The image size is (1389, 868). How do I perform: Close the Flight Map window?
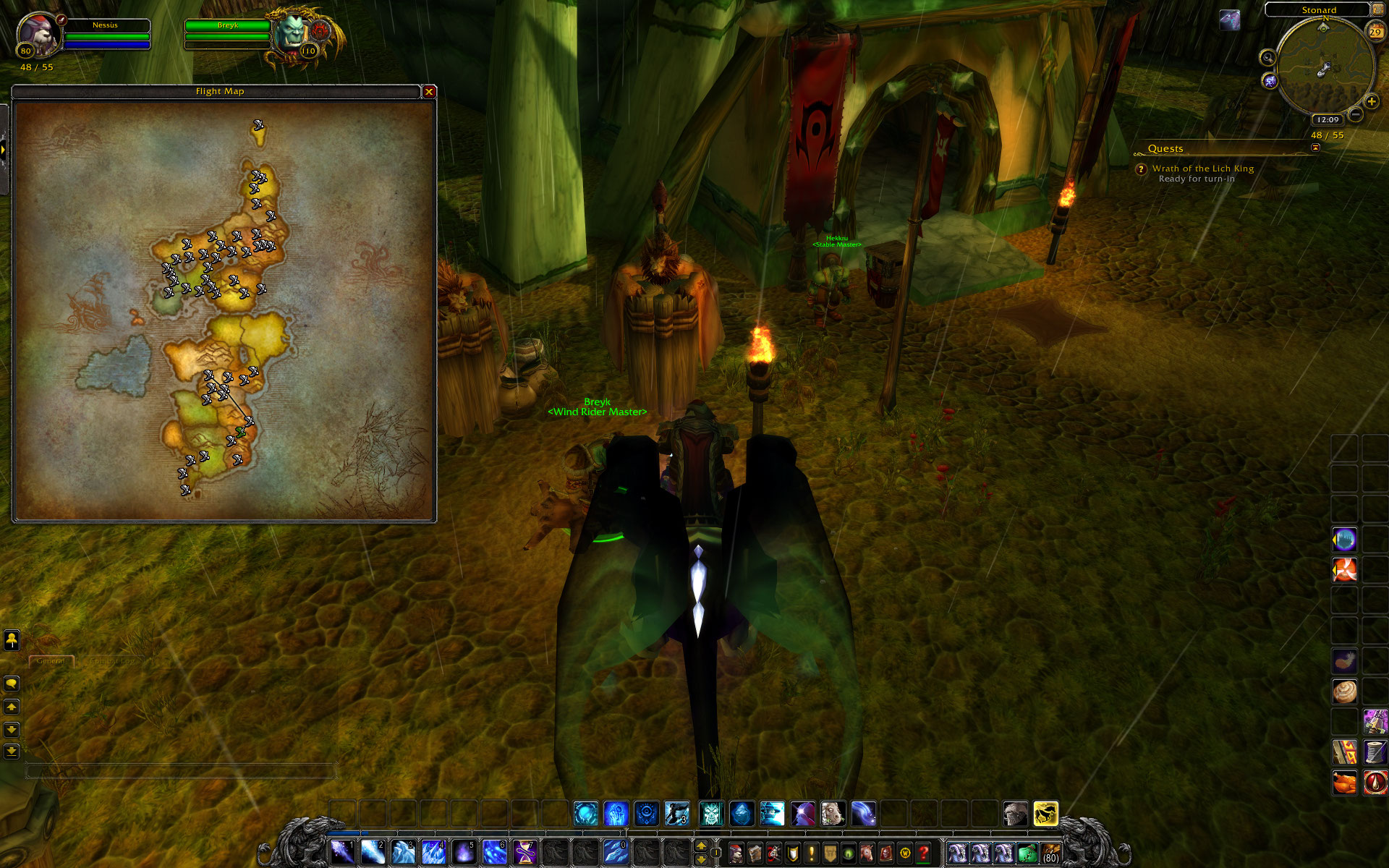[429, 92]
